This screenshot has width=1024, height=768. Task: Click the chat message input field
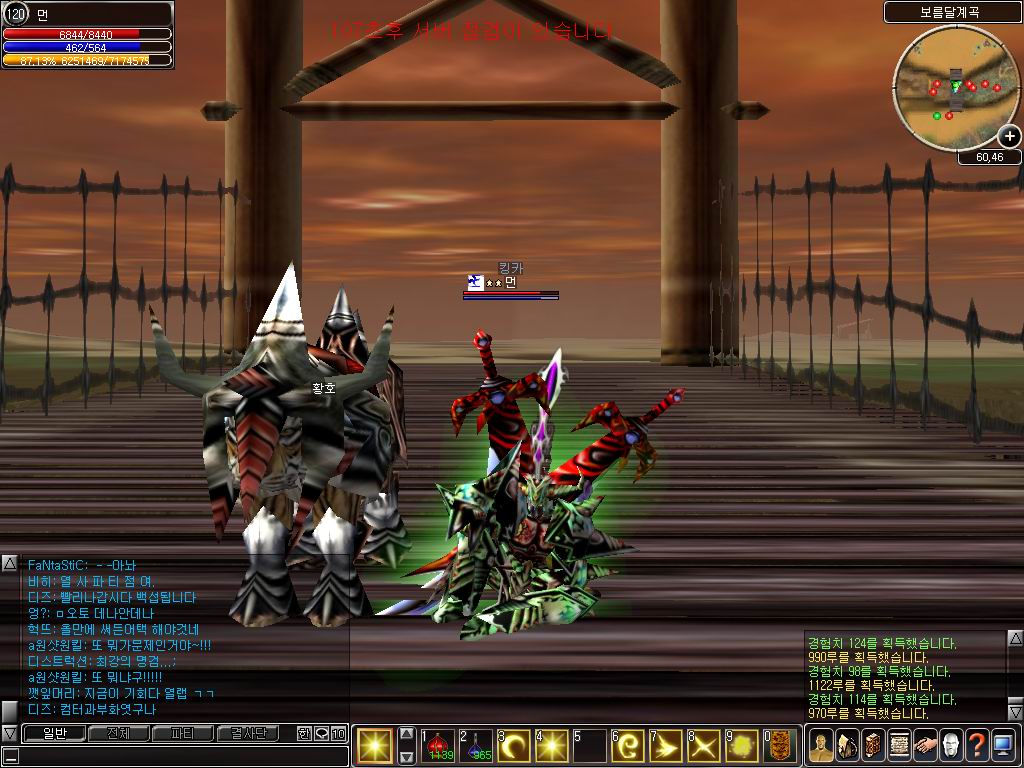point(180,756)
